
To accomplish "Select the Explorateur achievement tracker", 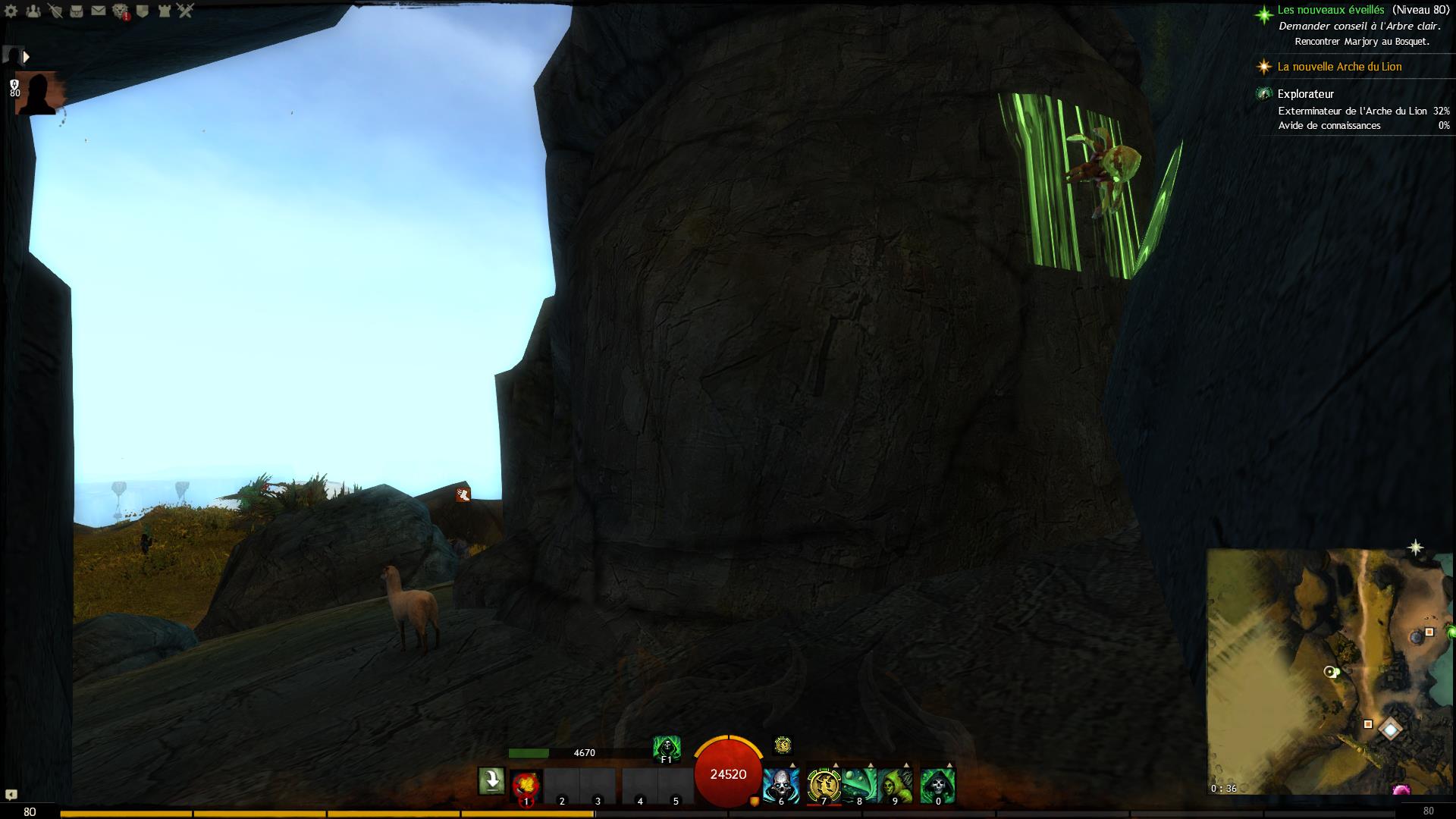I will pos(1305,94).
